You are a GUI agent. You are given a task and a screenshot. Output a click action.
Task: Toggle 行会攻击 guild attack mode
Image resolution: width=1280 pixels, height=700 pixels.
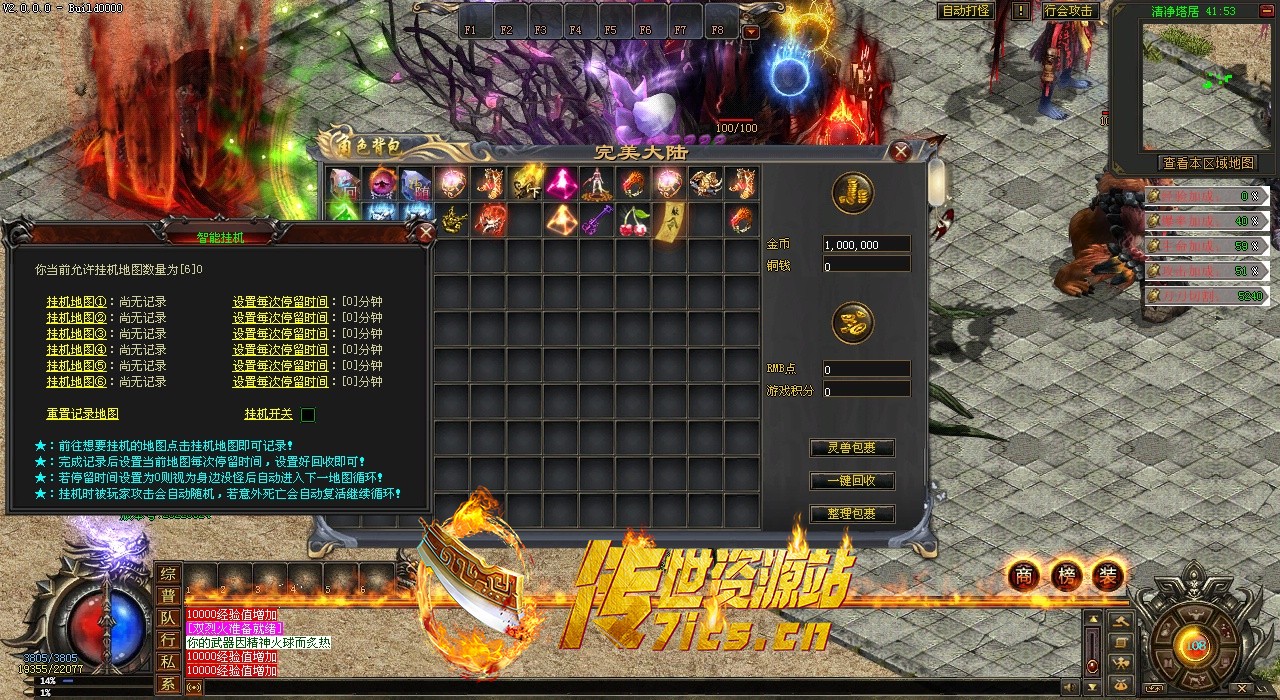(1068, 11)
